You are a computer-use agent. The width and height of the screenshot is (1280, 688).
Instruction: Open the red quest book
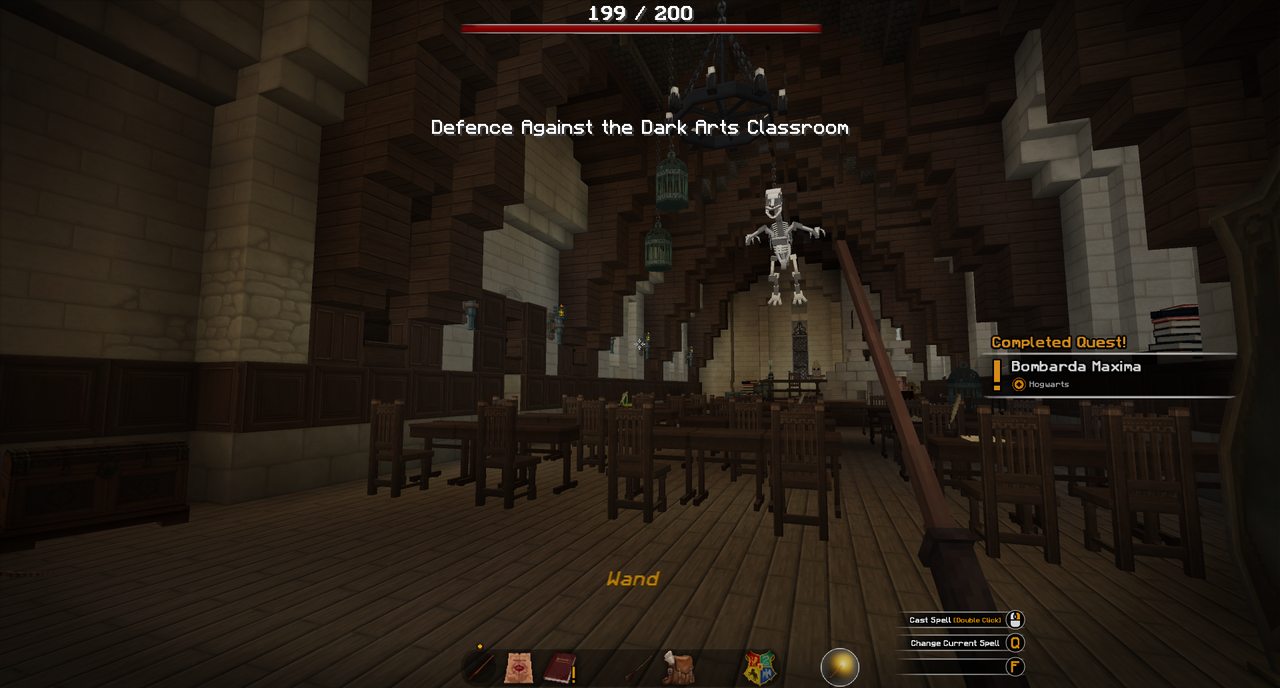pos(559,667)
